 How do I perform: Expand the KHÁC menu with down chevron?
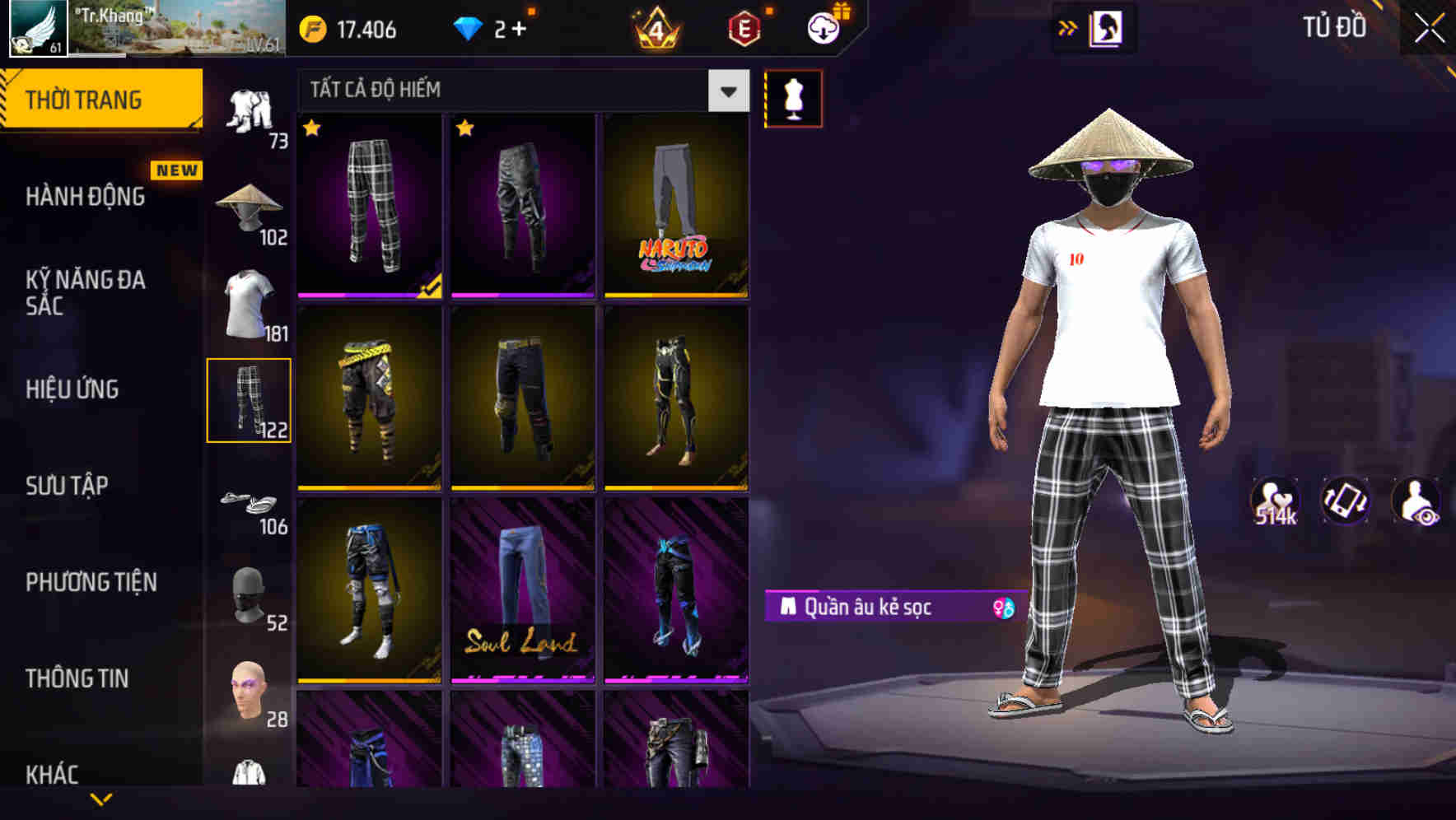[100, 799]
